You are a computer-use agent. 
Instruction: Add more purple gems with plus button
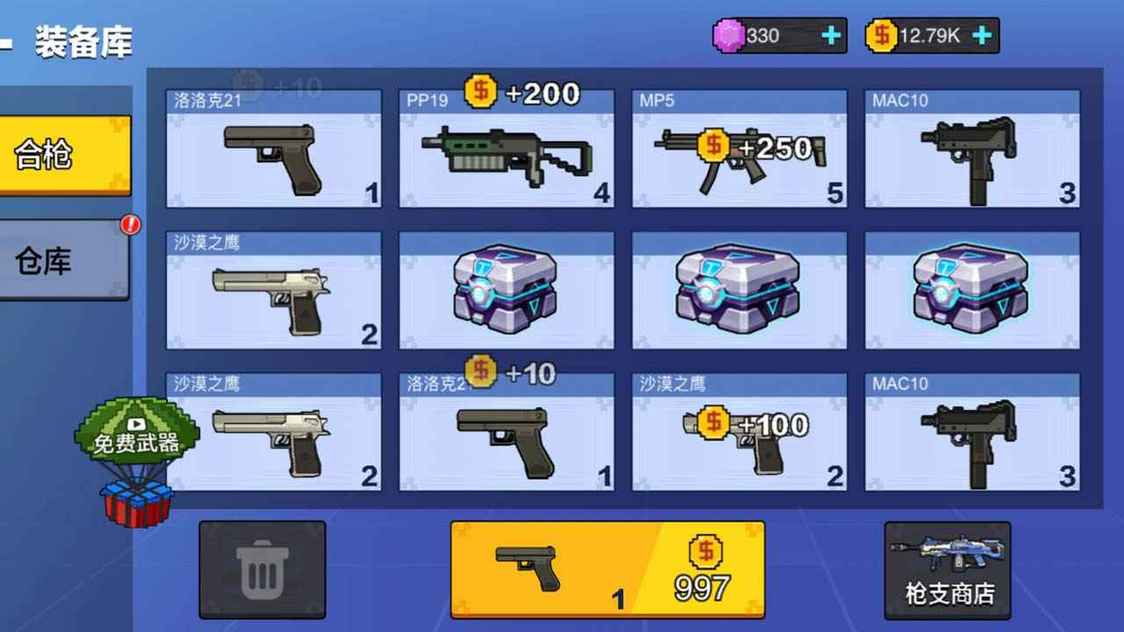tap(831, 36)
